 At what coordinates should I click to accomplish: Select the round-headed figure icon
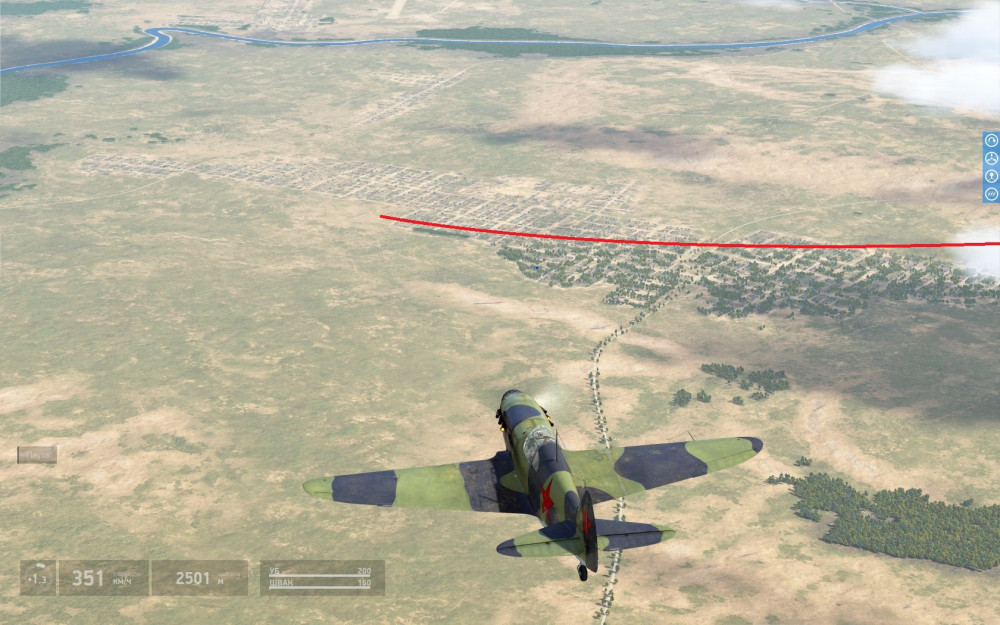(x=991, y=176)
